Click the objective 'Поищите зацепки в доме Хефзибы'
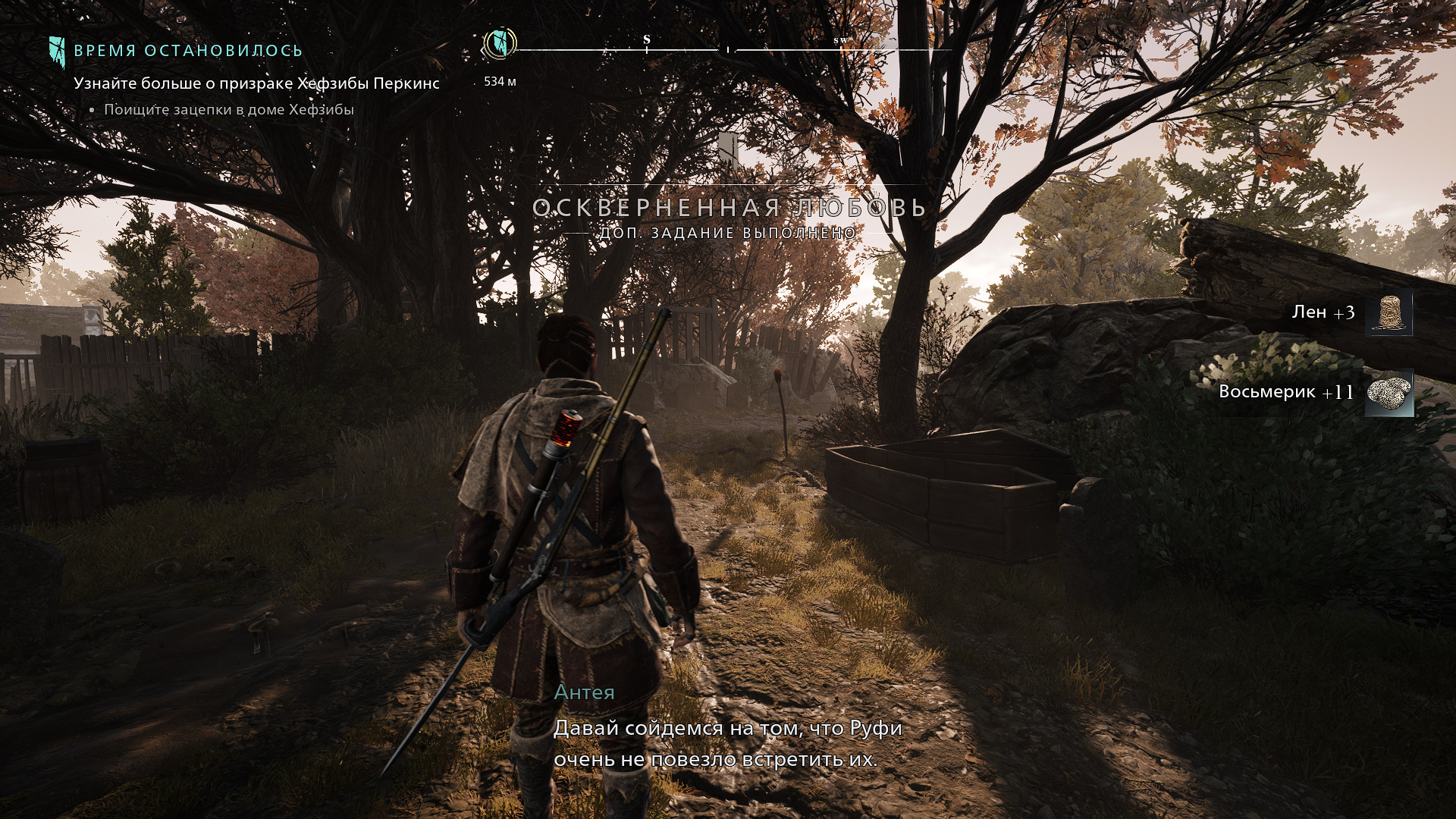Viewport: 1456px width, 819px height. pyautogui.click(x=228, y=110)
